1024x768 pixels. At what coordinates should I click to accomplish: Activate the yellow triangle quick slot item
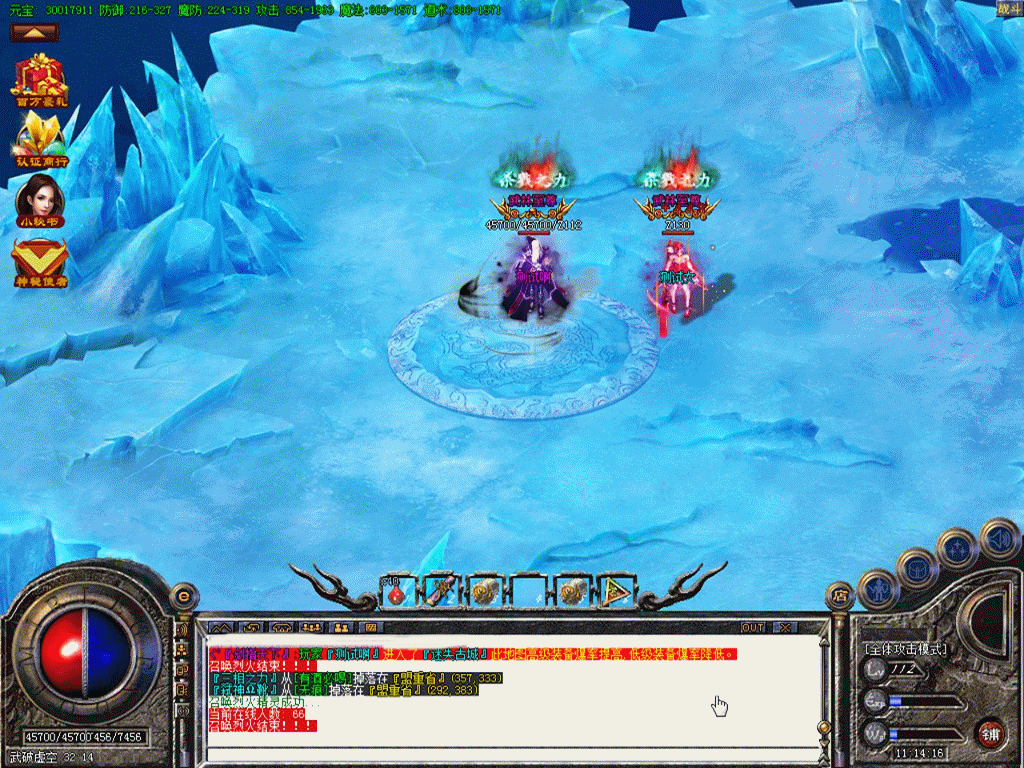coord(616,592)
